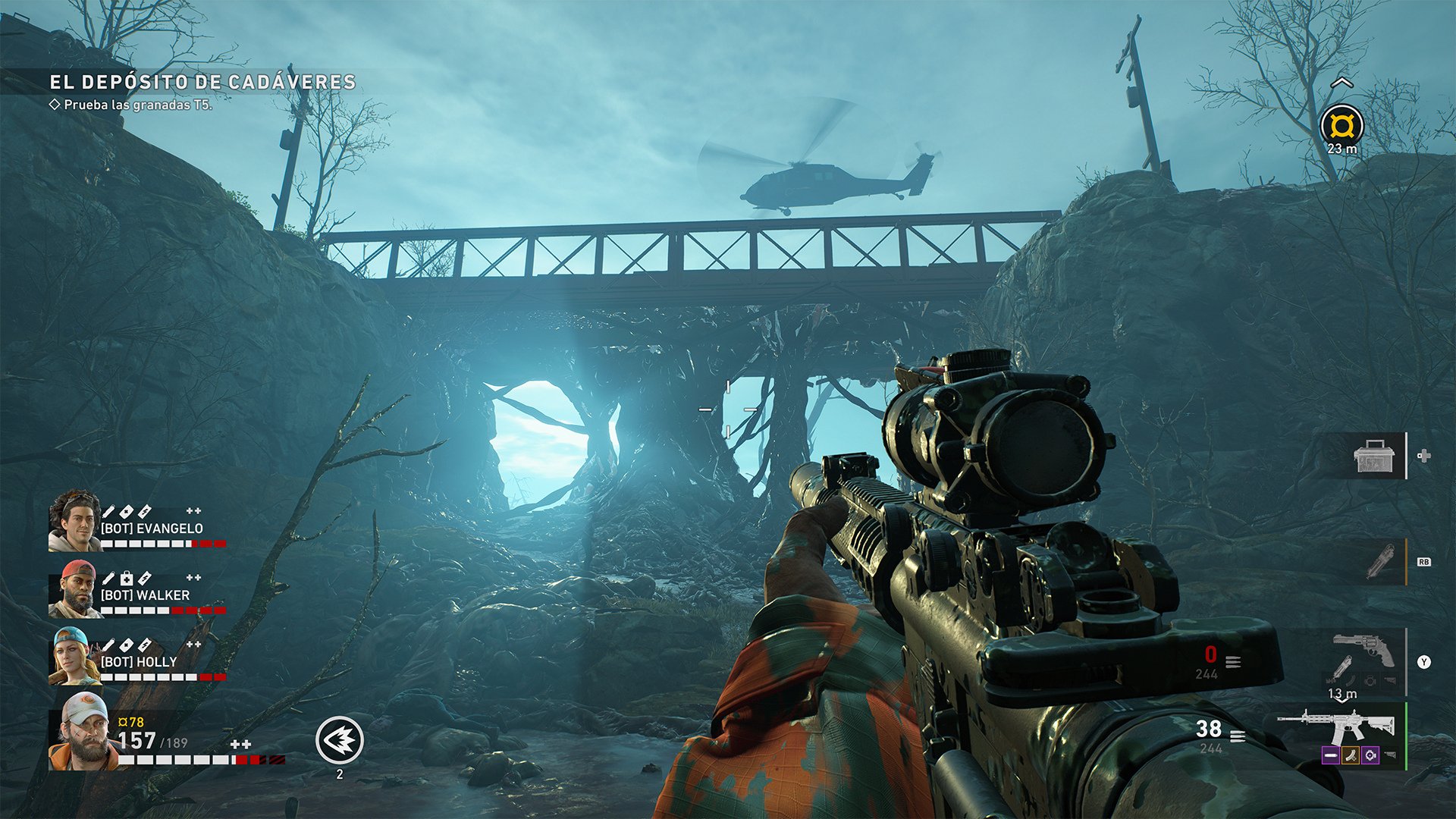Click your own bearded character portrait

tap(82, 731)
